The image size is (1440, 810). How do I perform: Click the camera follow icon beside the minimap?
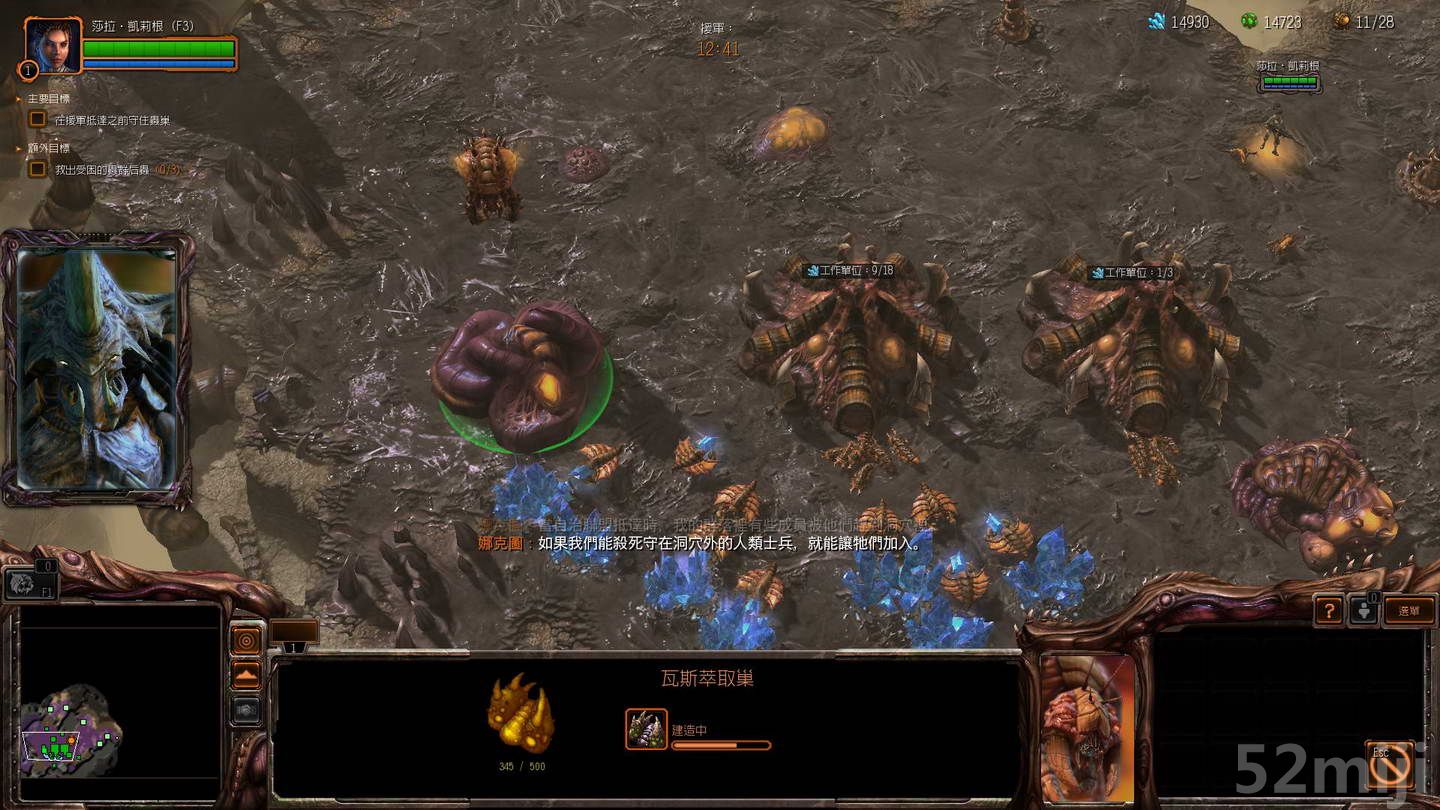248,711
